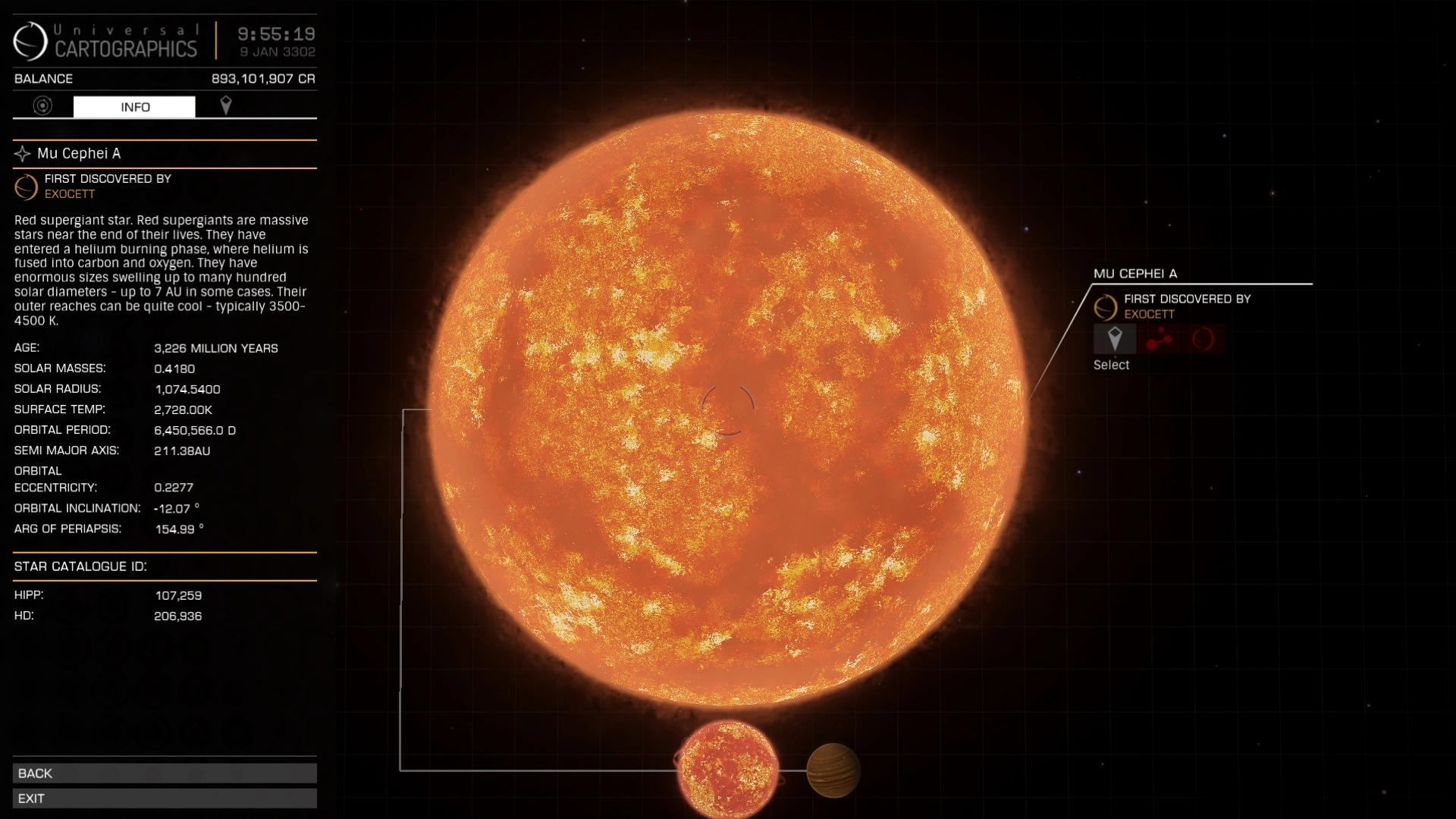Select the small red star companion below
The image size is (1456, 819).
click(726, 770)
